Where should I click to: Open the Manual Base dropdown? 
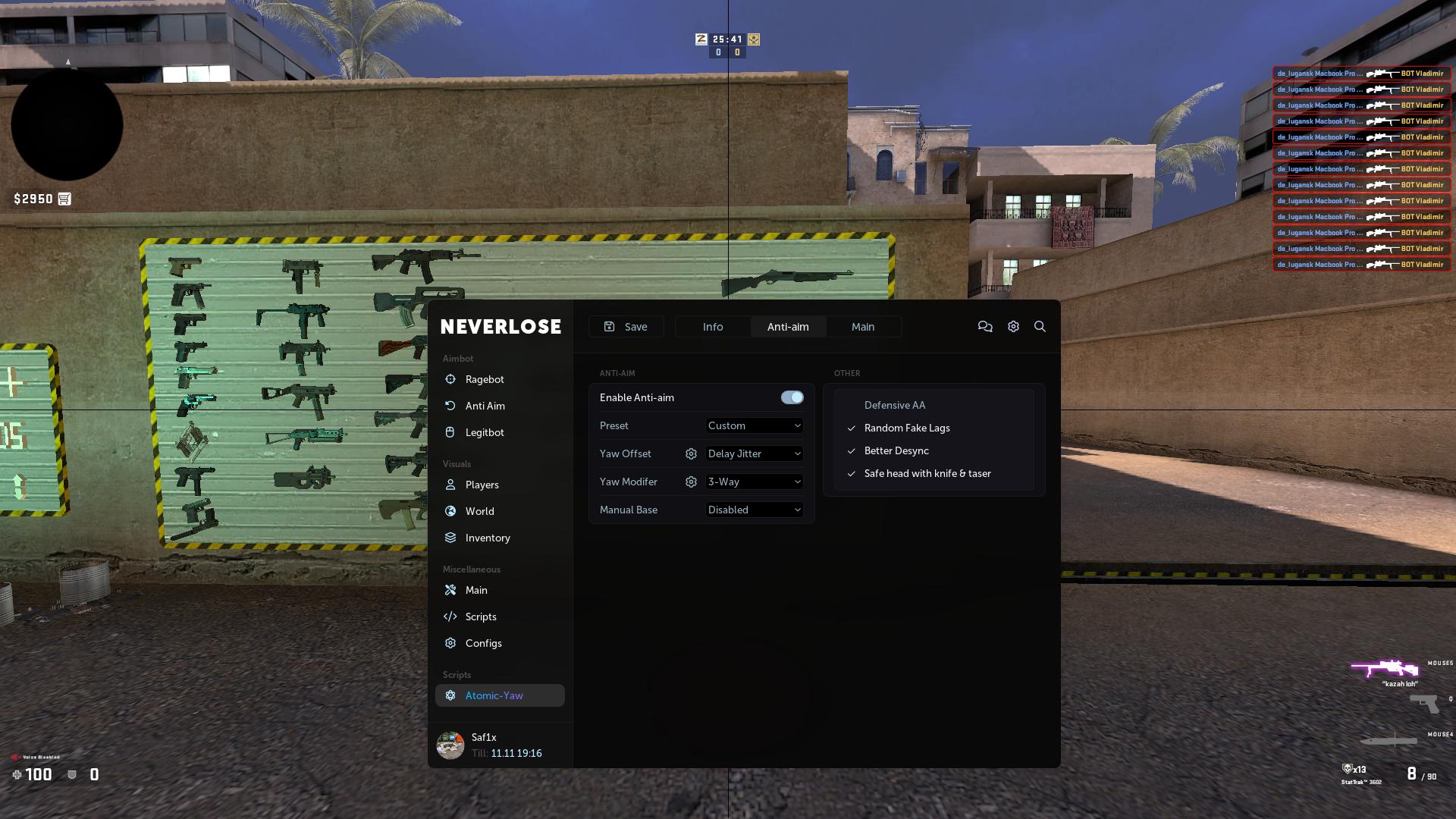coord(753,510)
